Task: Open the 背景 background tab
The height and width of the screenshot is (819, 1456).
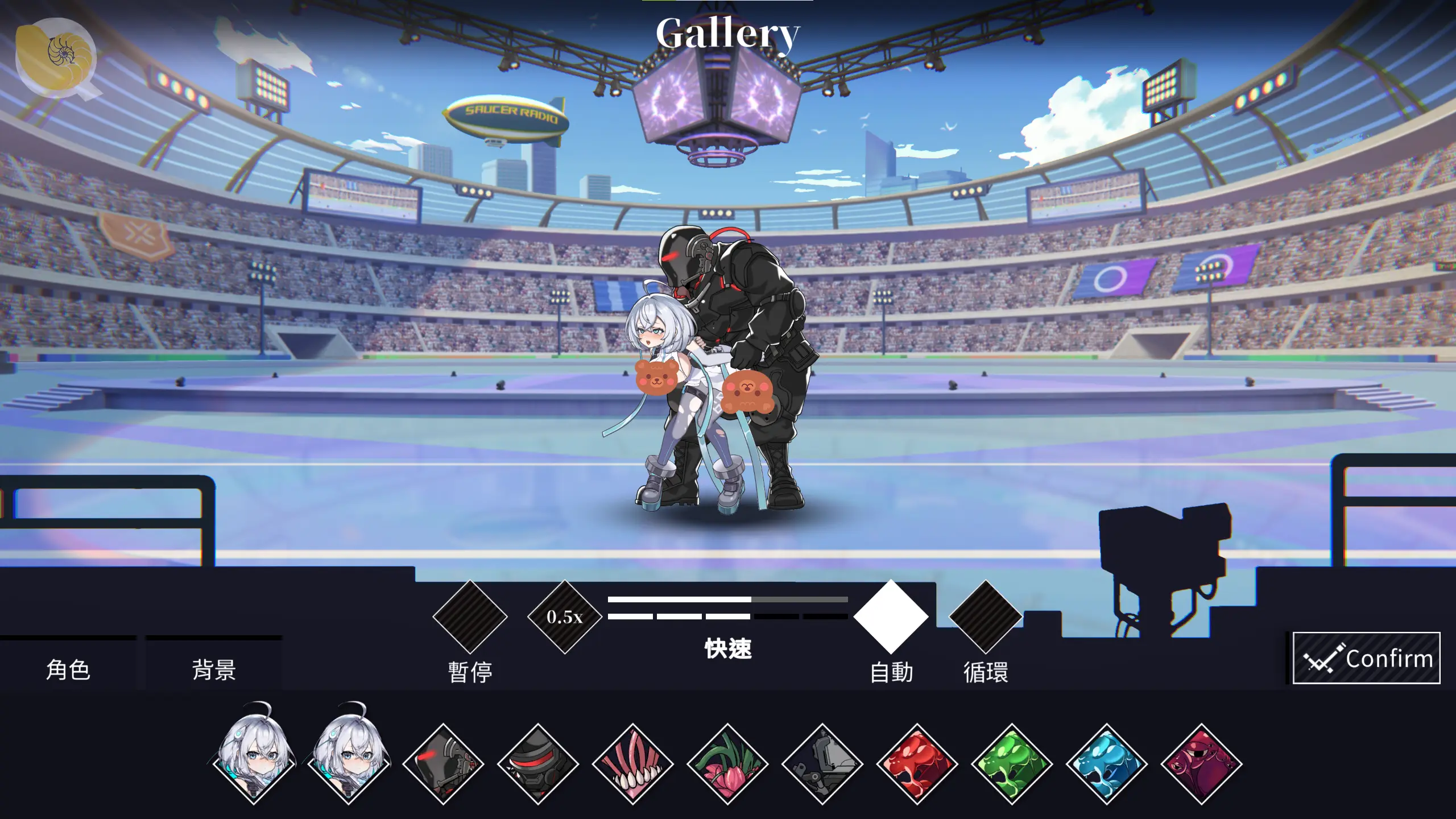Action: (214, 669)
